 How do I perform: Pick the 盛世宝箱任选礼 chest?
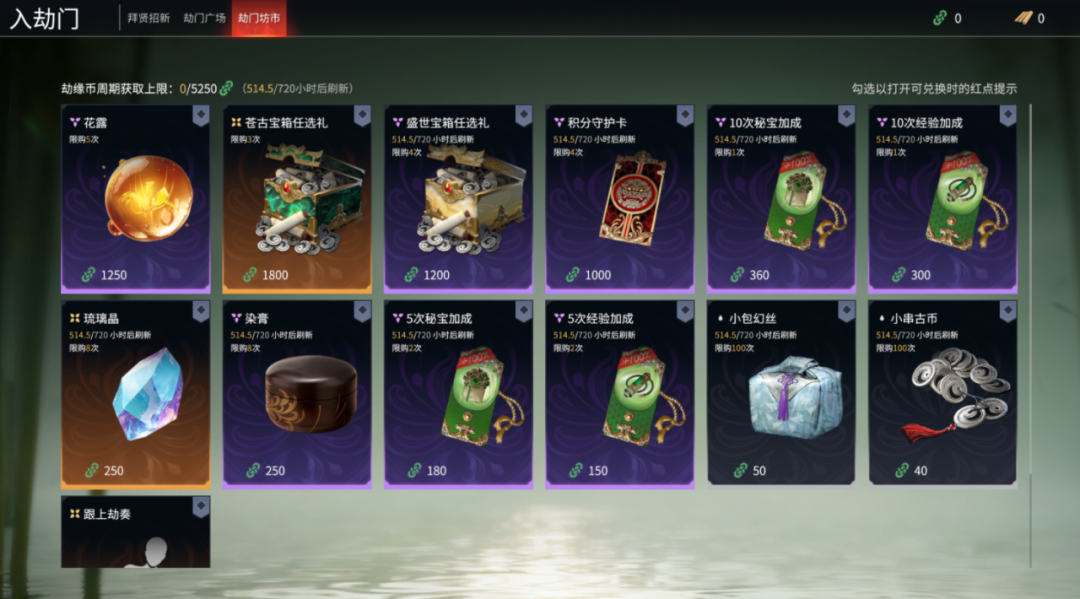coord(459,200)
